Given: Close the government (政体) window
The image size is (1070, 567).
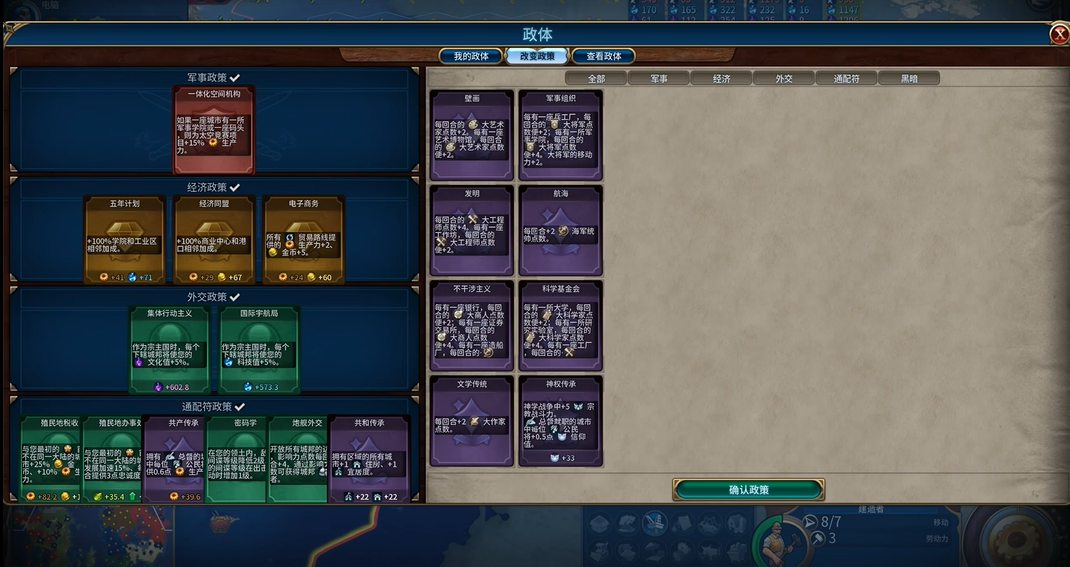Looking at the screenshot, I should point(1059,35).
